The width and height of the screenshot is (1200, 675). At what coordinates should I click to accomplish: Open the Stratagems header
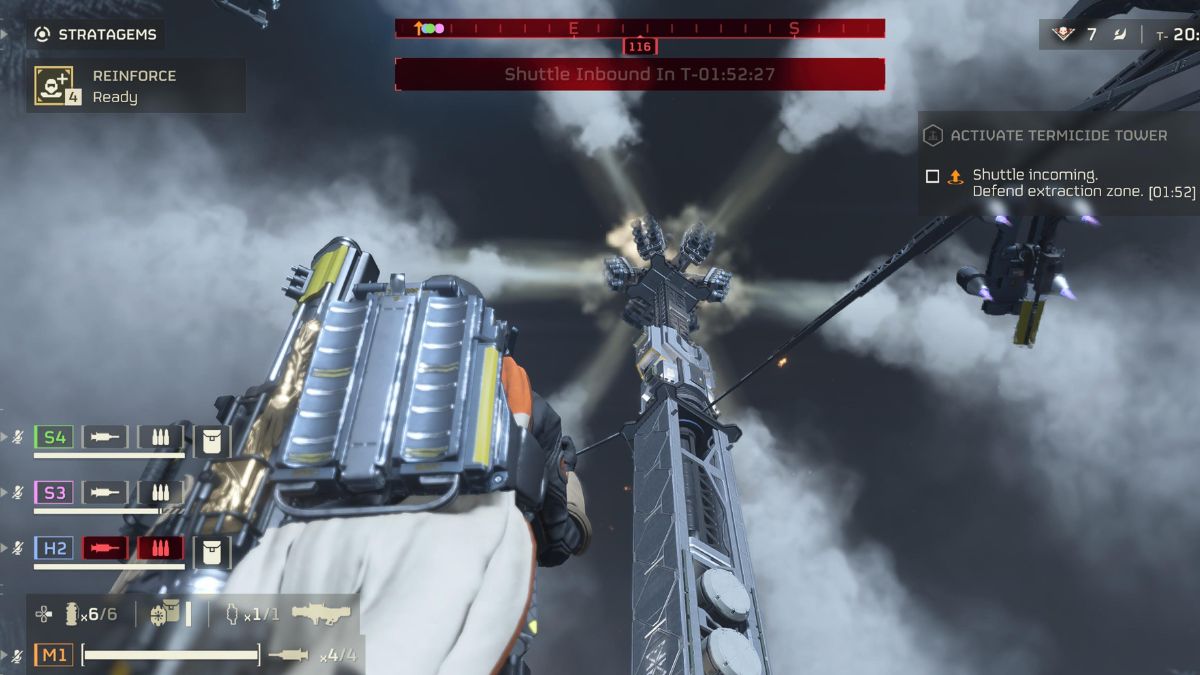(x=95, y=34)
